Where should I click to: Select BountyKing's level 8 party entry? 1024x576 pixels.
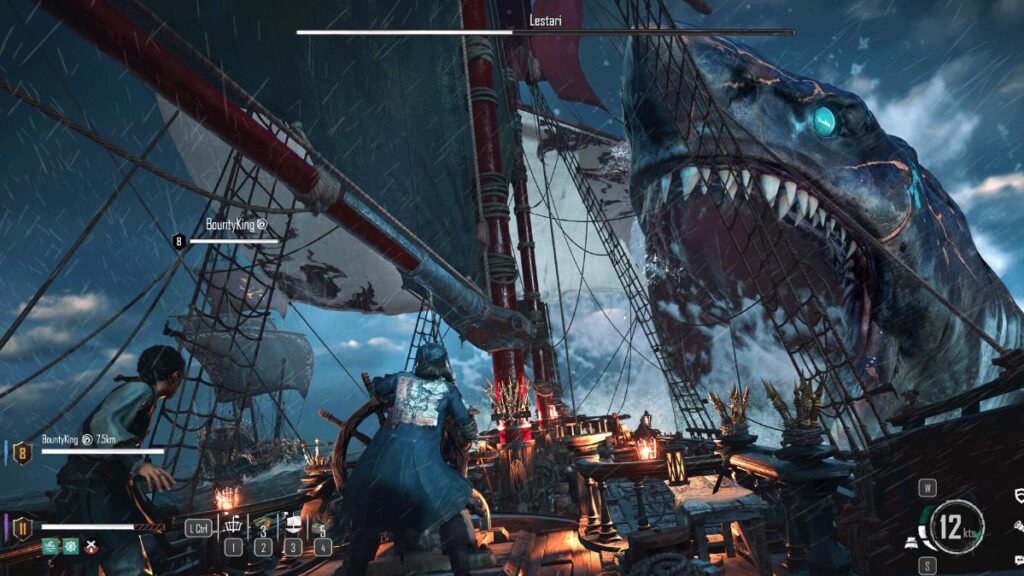[x=22, y=452]
